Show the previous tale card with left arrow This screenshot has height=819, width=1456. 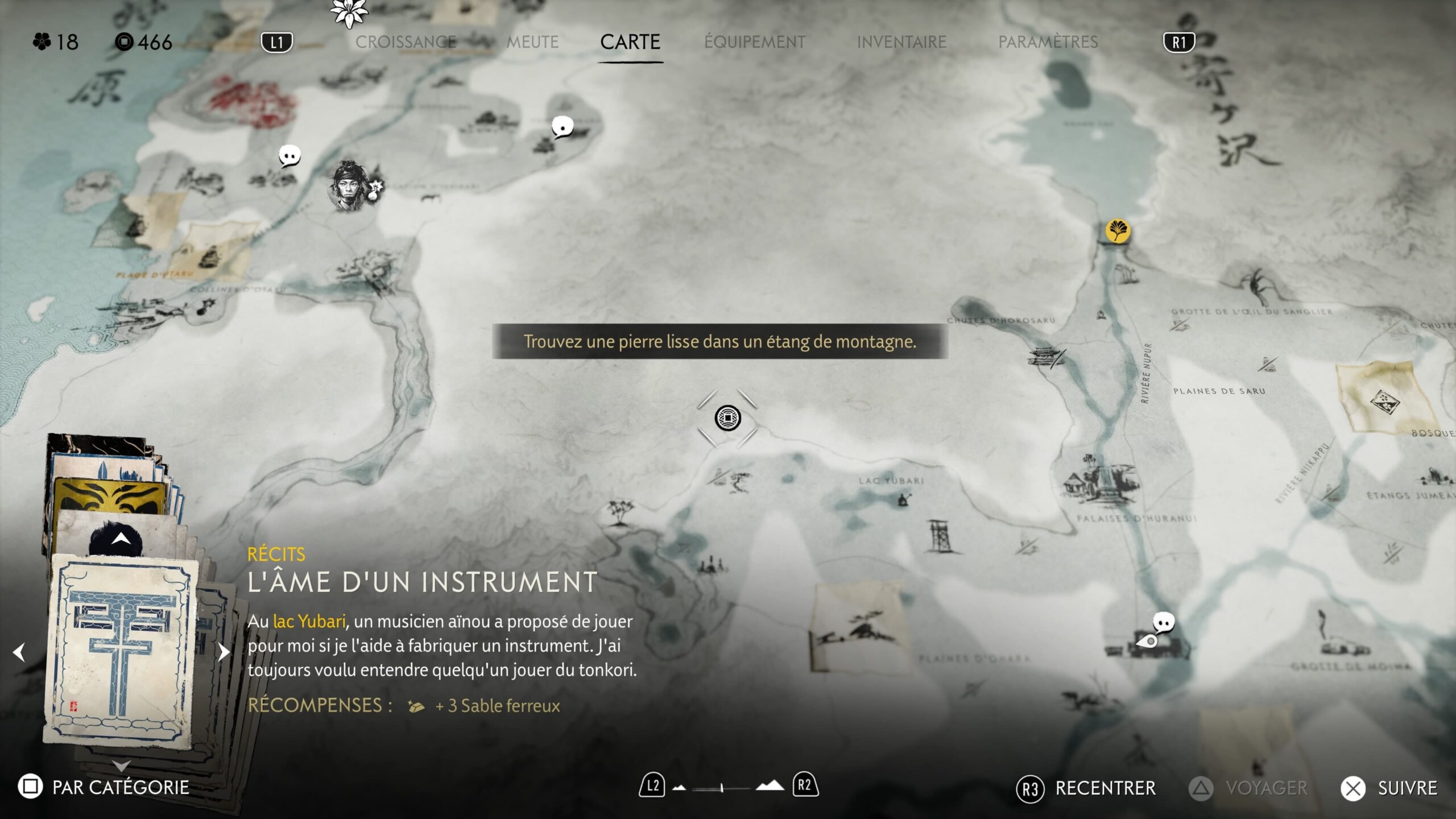pos(19,652)
